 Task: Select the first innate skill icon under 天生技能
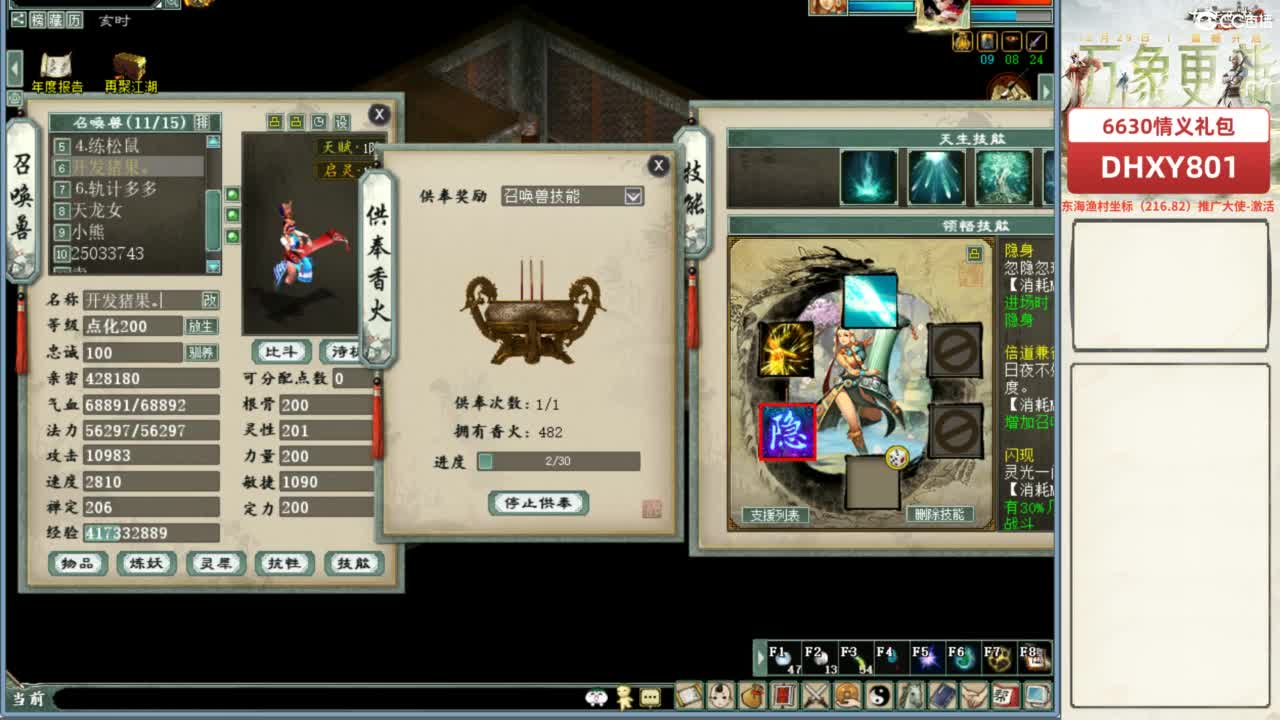(x=869, y=176)
